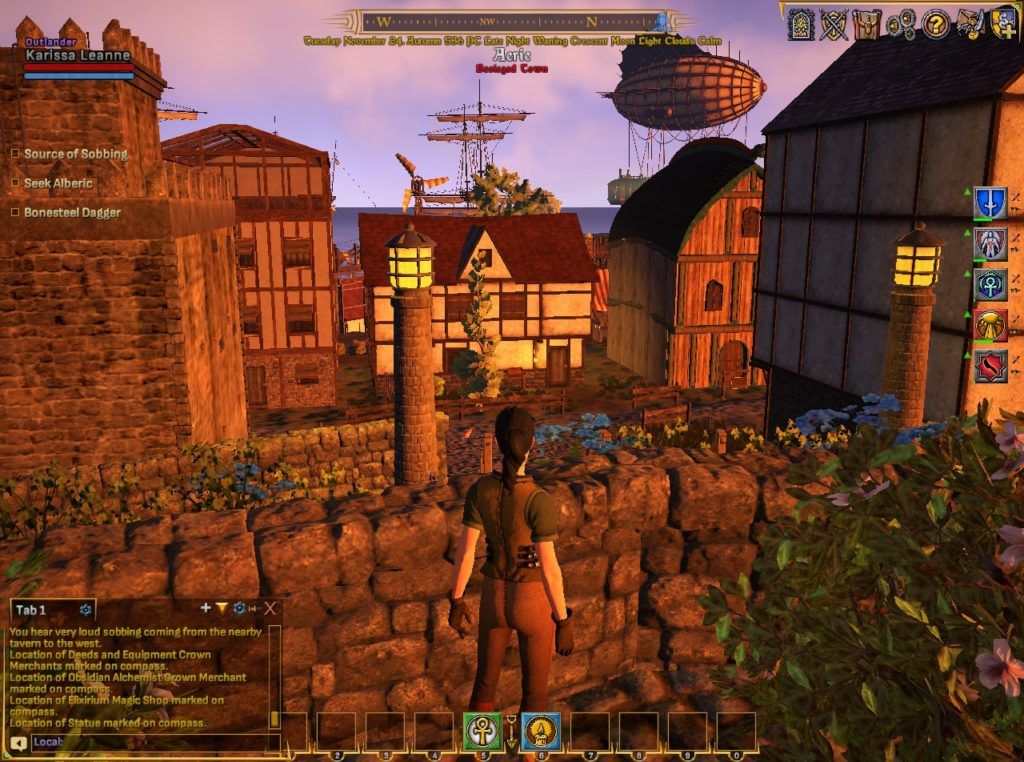Image resolution: width=1024 pixels, height=762 pixels.
Task: Toggle the Source of Sobbing quest checkbox
Action: tap(15, 154)
